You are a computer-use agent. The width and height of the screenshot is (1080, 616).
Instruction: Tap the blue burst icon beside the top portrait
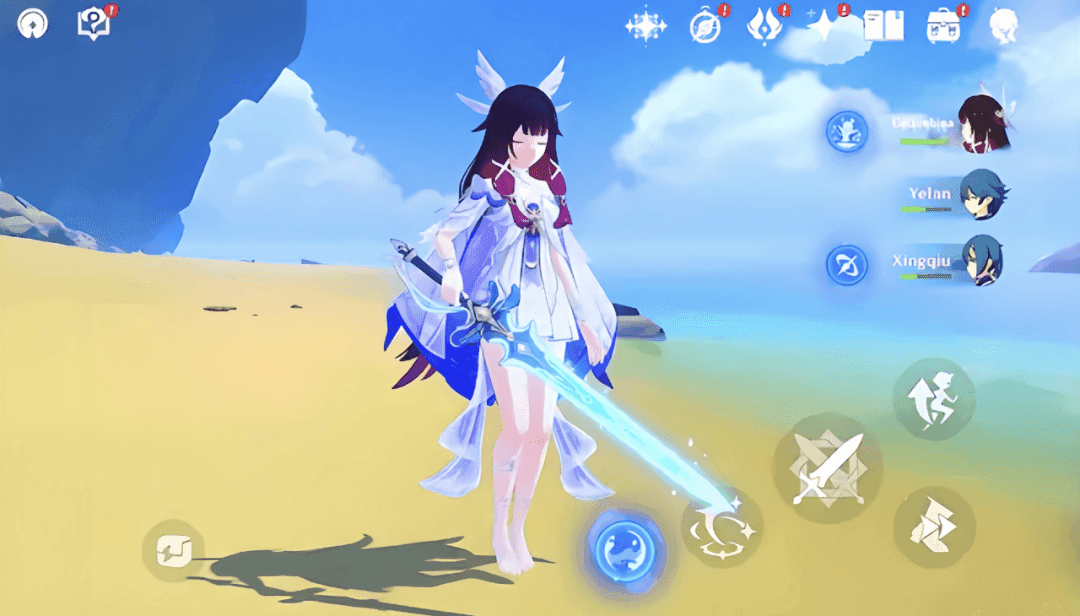click(846, 131)
